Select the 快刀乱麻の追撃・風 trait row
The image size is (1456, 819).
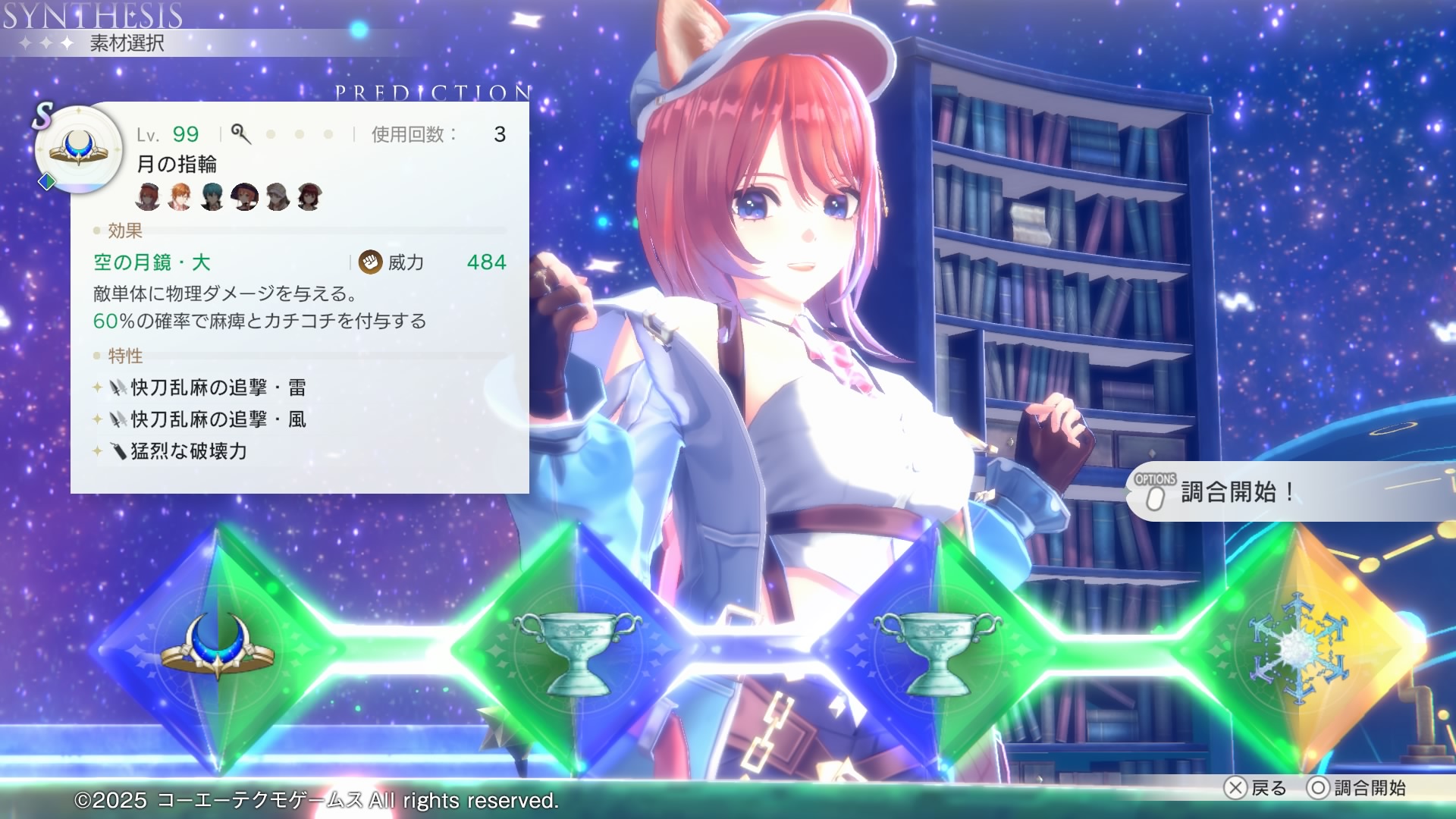[x=218, y=419]
